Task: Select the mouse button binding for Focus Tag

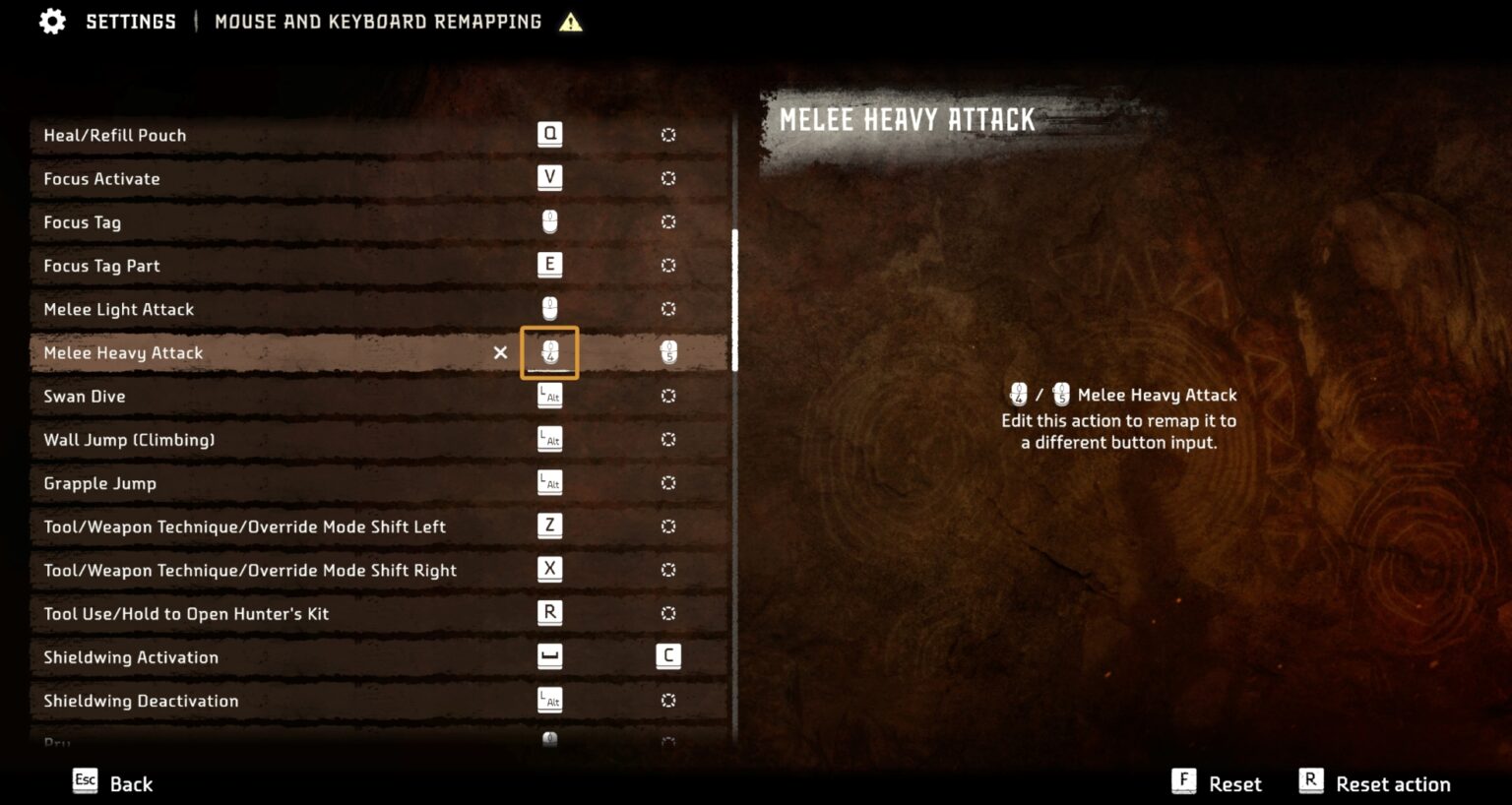Action: [x=549, y=221]
